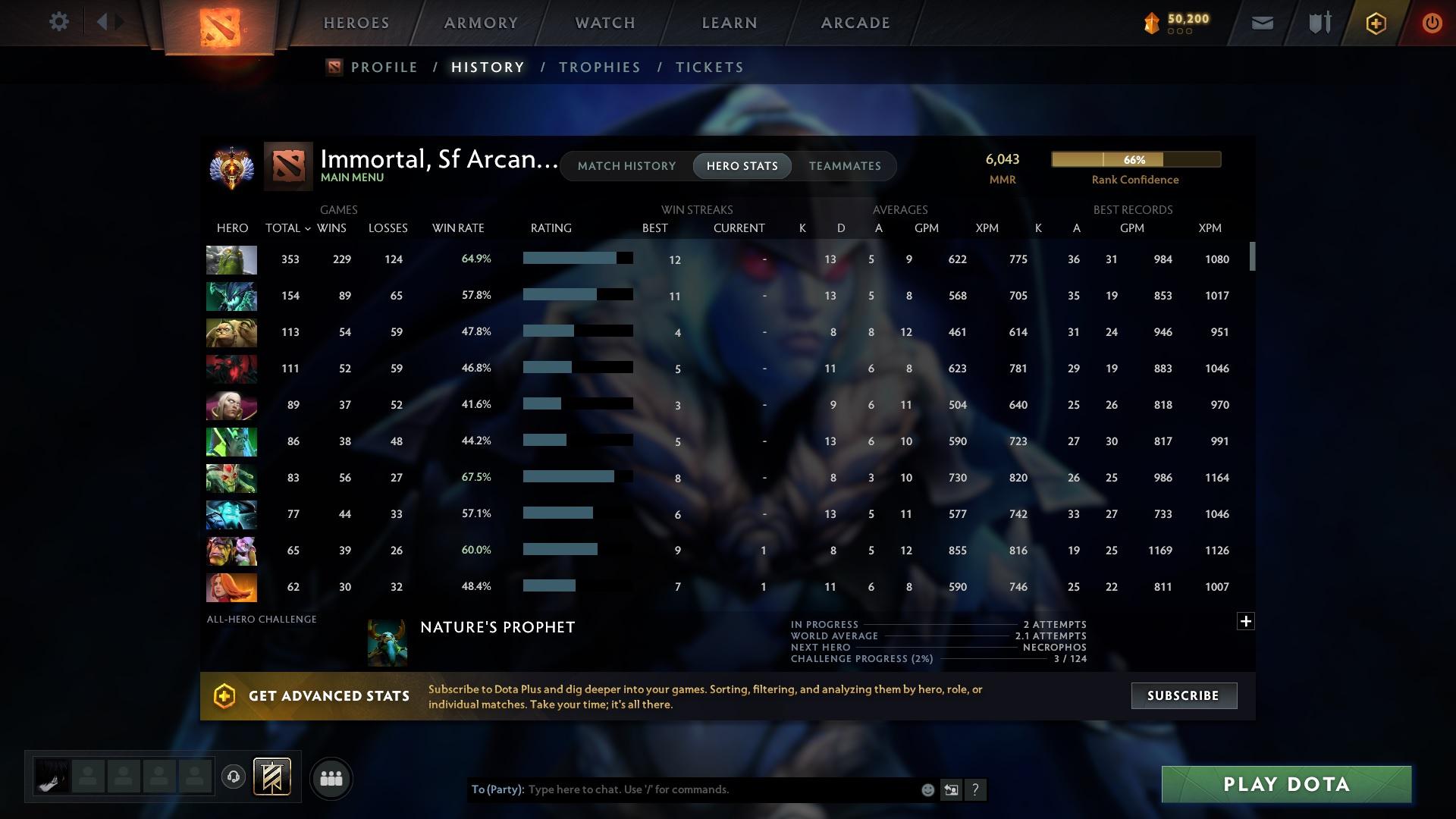Screen dimensions: 1456x819
Task: Switch to the TEAMMATES view
Action: coord(844,165)
